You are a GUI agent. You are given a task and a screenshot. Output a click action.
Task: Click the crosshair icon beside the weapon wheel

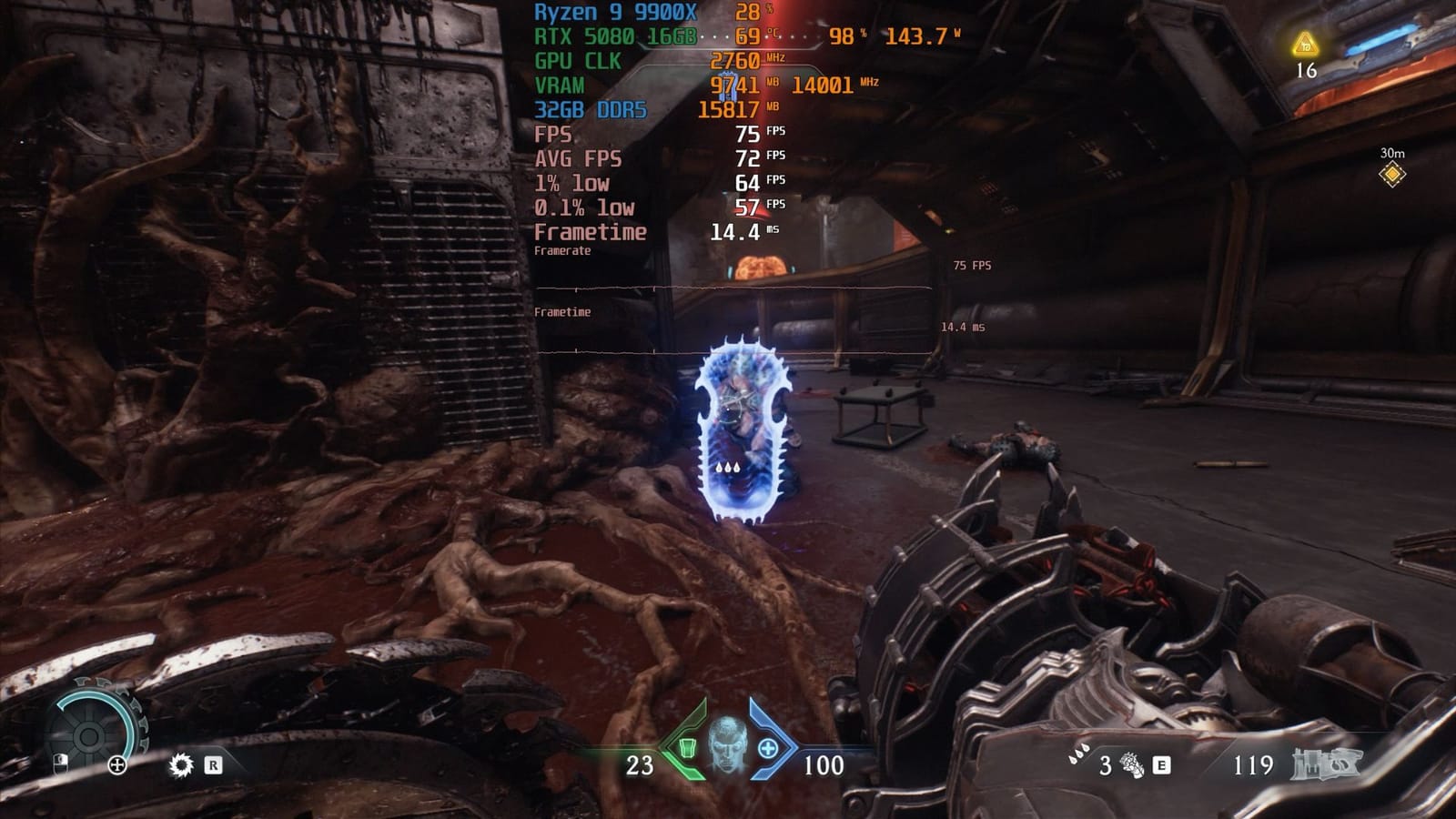point(116,765)
